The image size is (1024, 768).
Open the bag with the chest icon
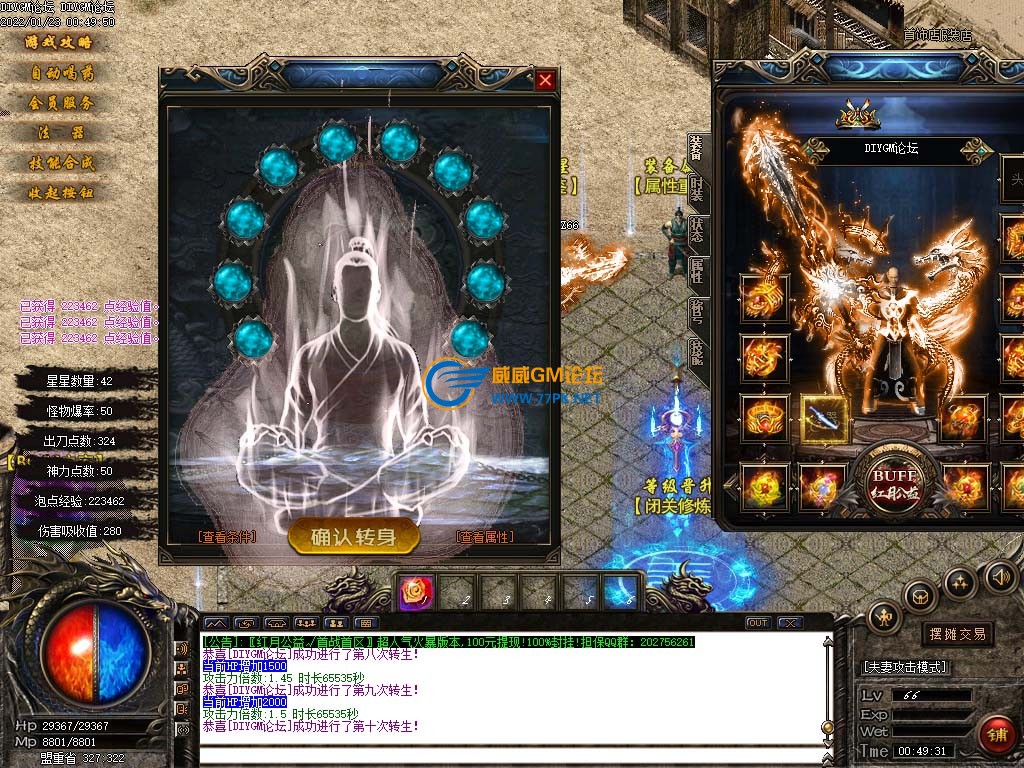tap(920, 597)
